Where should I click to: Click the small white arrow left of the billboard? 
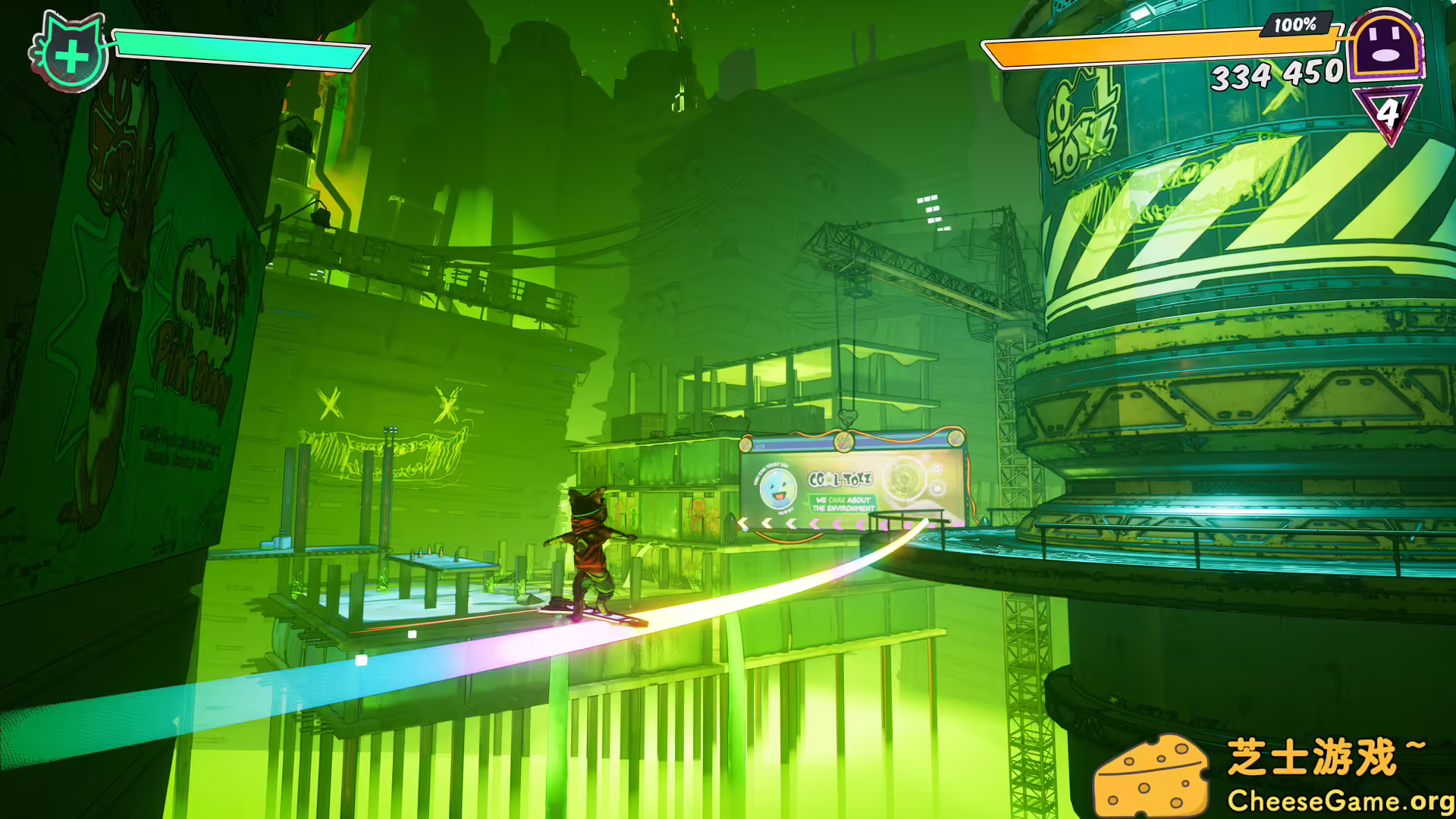point(742,521)
